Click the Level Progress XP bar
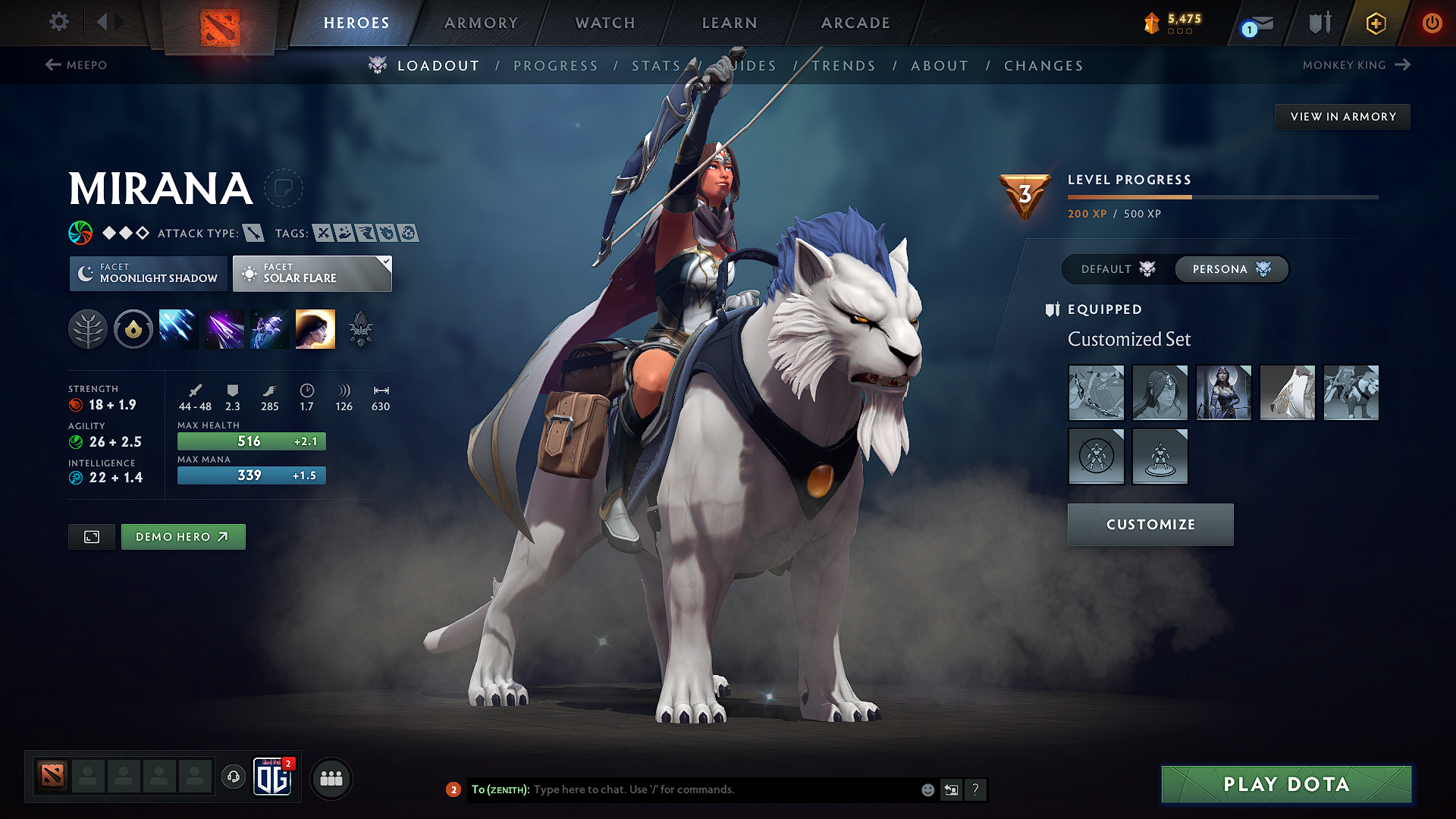Image resolution: width=1456 pixels, height=819 pixels. (1221, 197)
